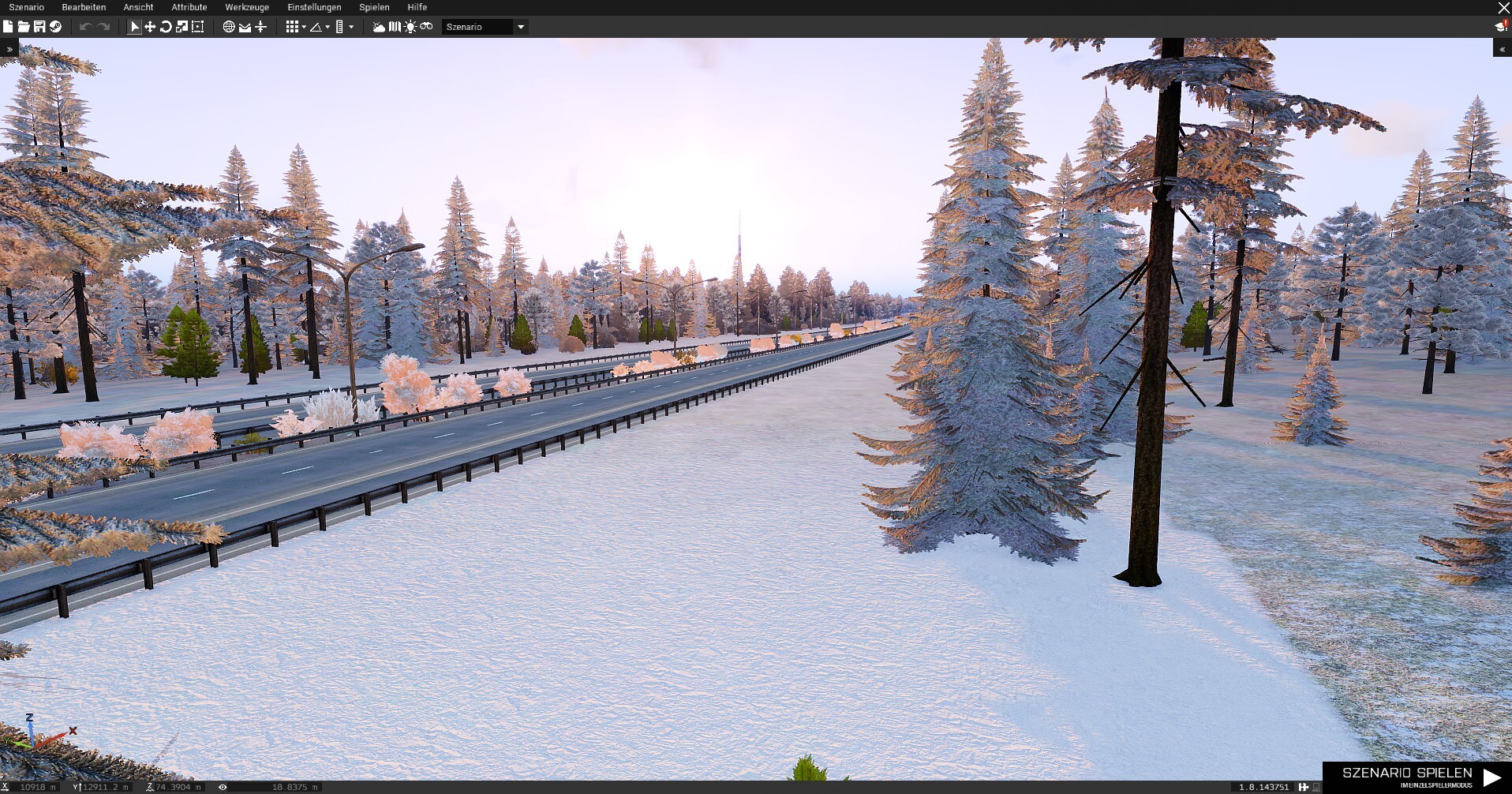
Task: Toggle the globe map view icon
Action: (229, 27)
